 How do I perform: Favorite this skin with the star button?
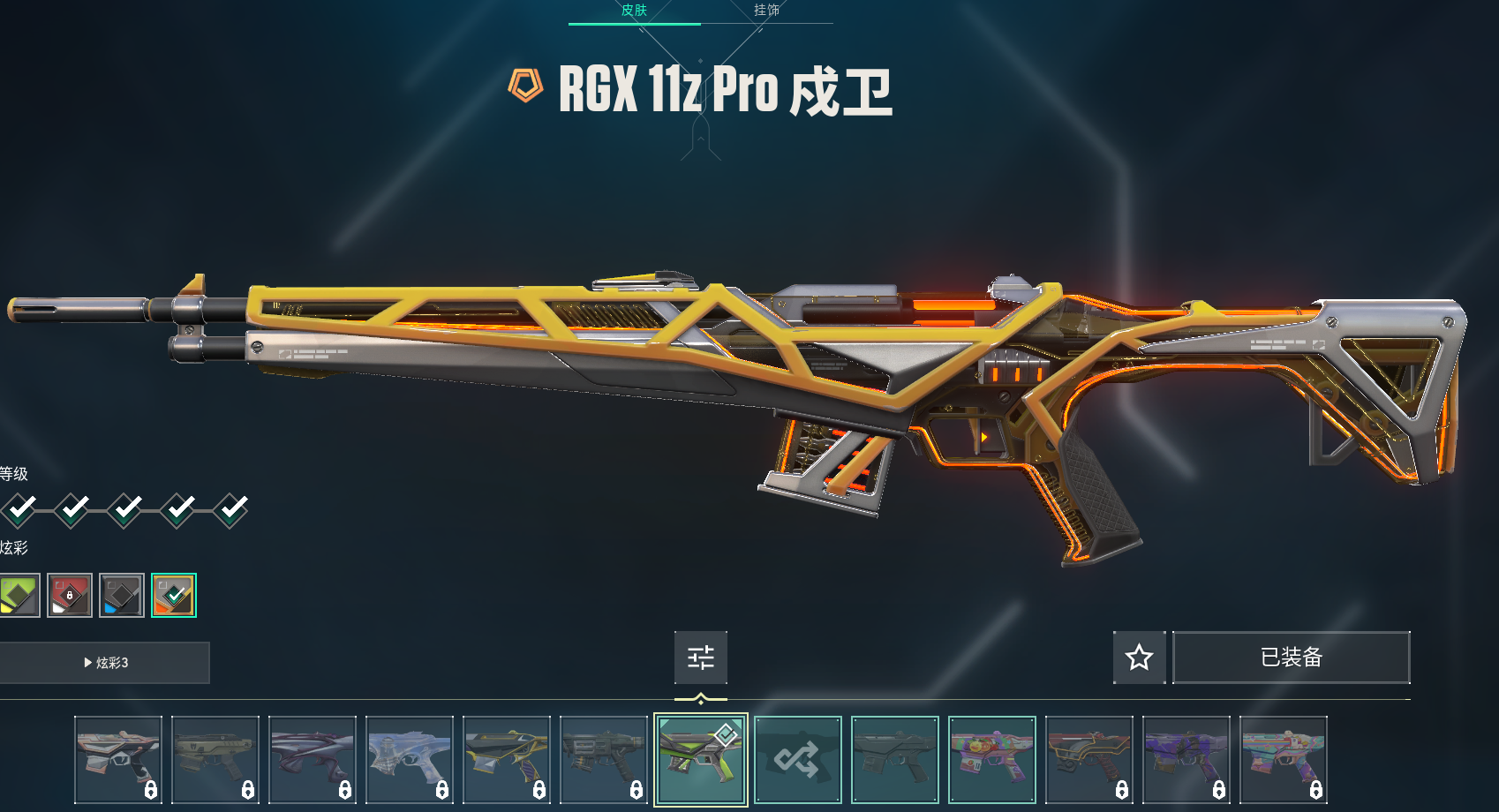(x=1139, y=658)
